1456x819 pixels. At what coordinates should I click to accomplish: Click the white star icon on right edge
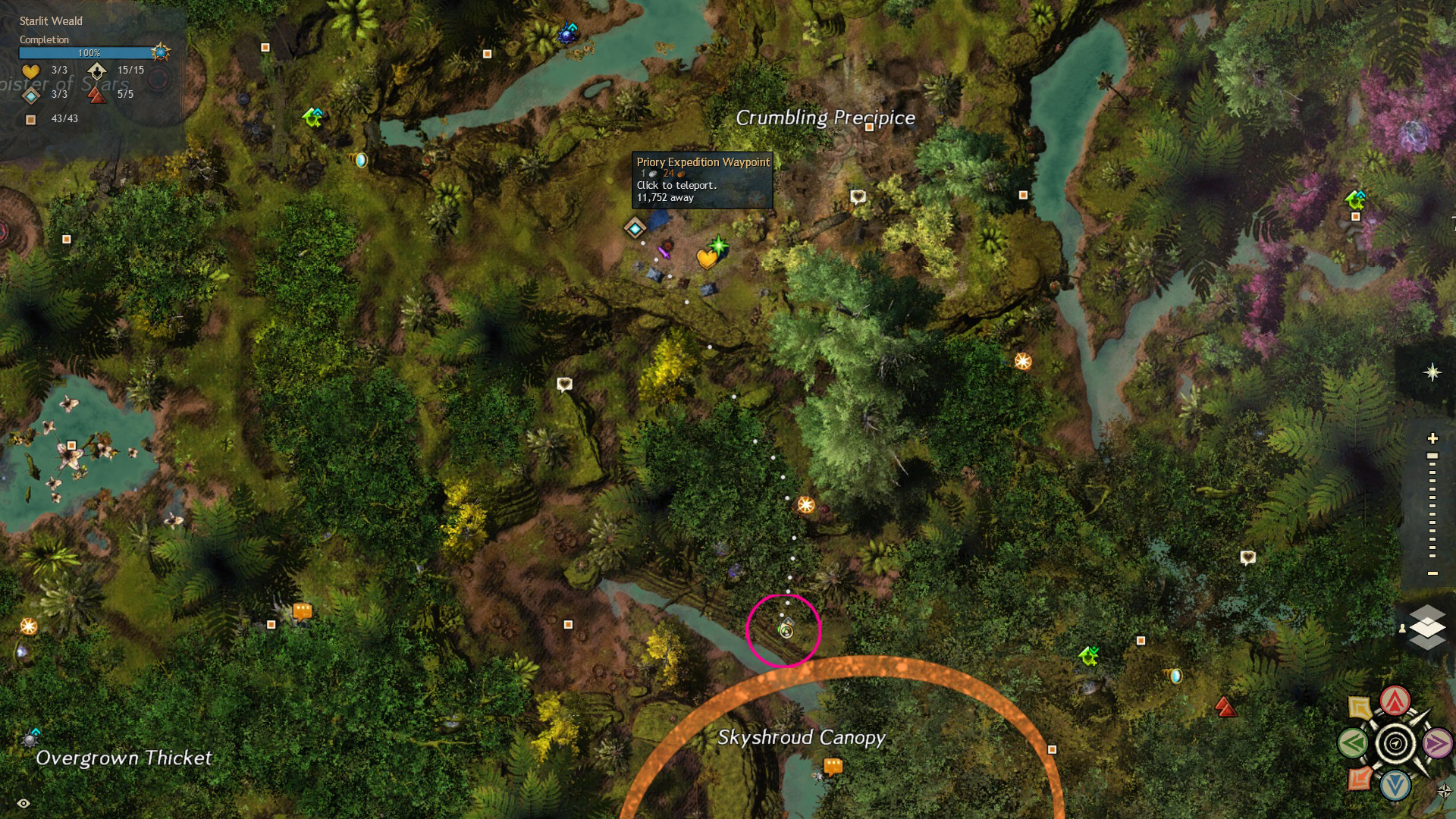point(1432,372)
